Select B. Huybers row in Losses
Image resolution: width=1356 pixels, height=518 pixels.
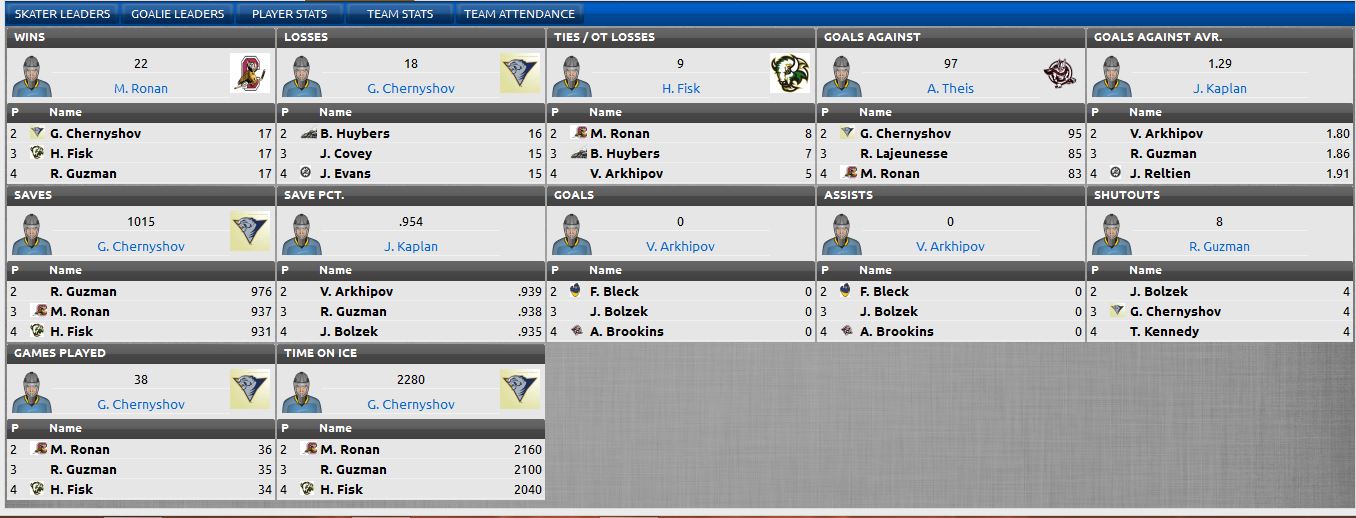pos(355,133)
